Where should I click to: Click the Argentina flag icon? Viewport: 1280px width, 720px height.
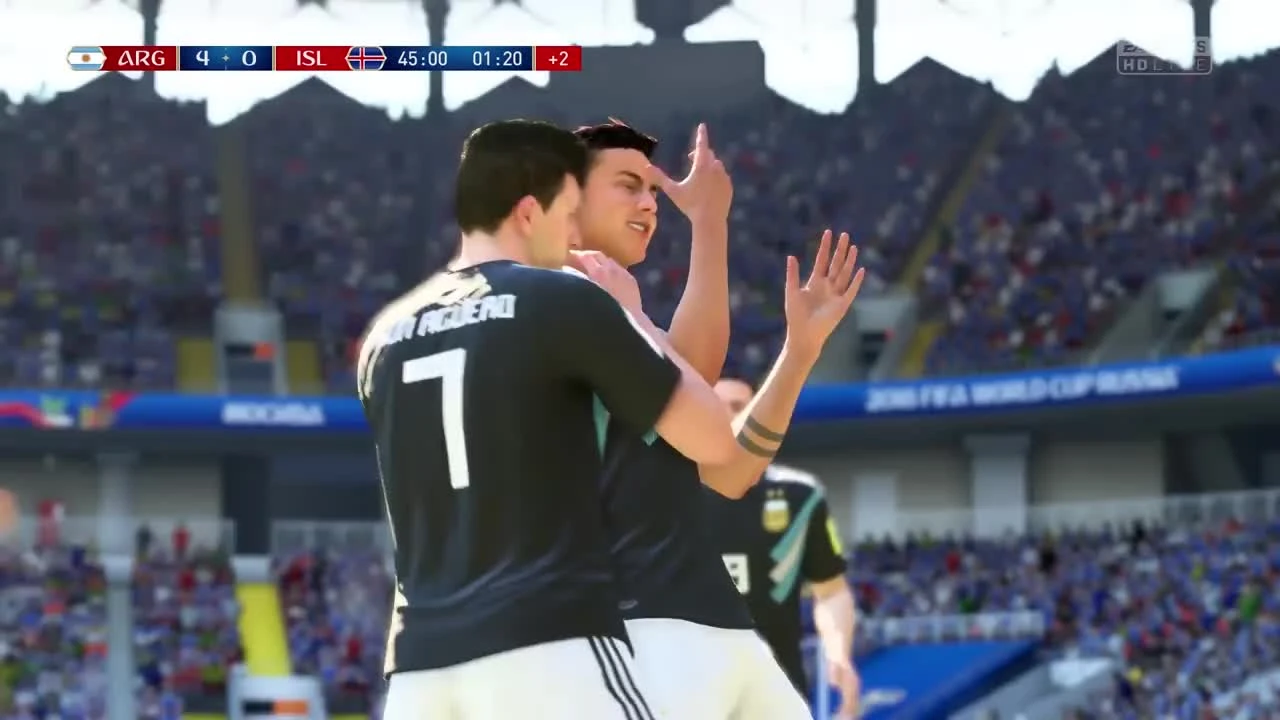pyautogui.click(x=86, y=58)
